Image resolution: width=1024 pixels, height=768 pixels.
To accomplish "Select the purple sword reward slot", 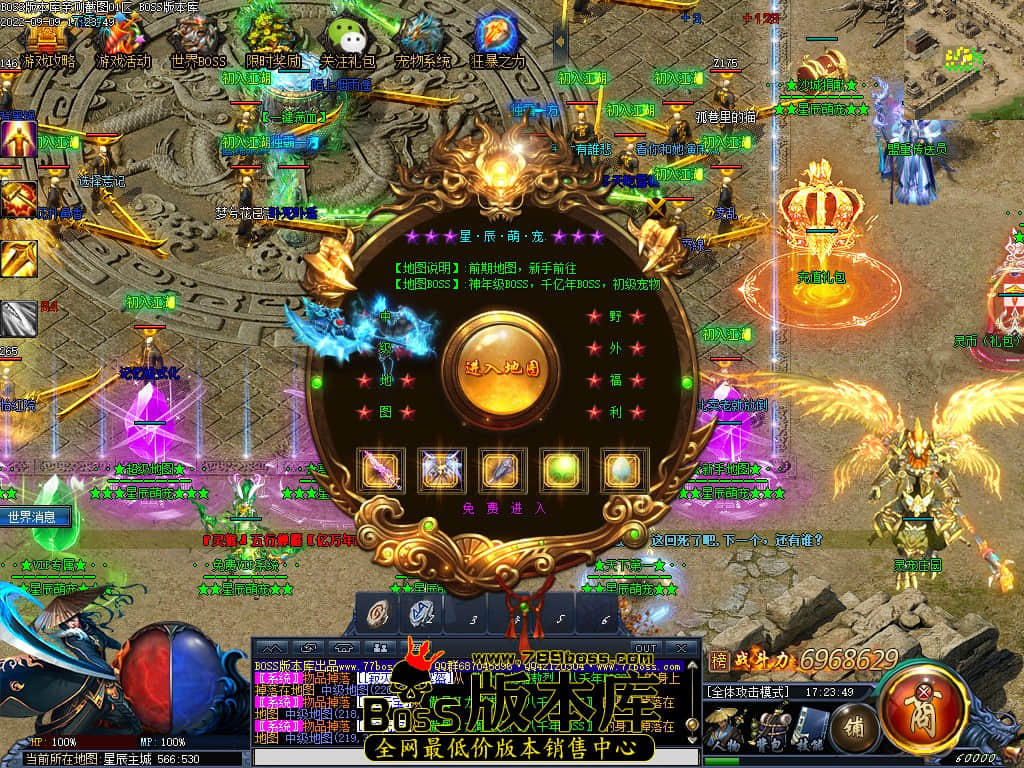I will (381, 468).
